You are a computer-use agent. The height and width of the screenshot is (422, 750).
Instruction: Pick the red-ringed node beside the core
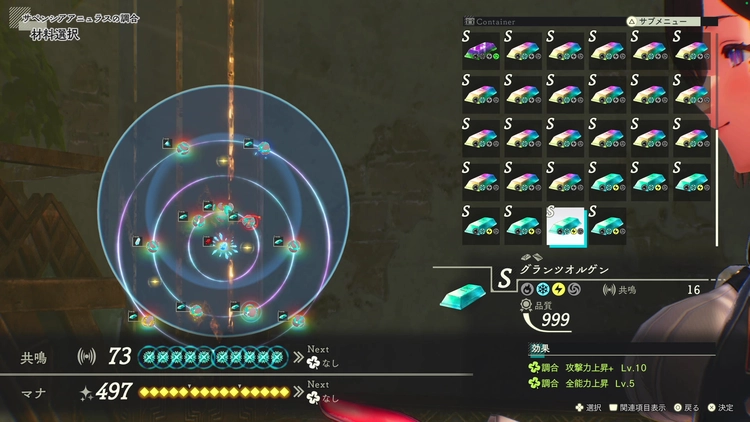pos(250,221)
